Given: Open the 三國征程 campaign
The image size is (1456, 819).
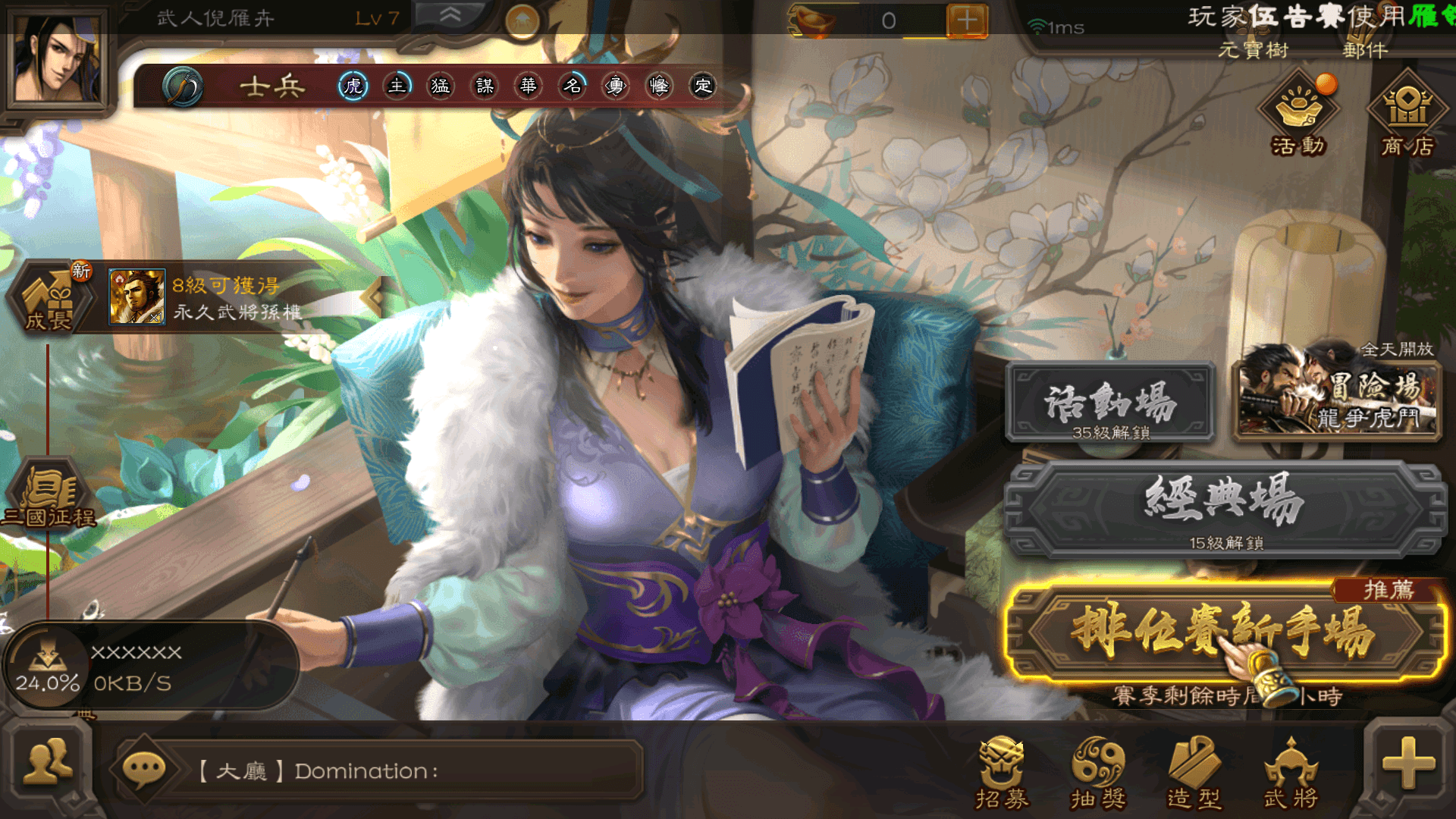Looking at the screenshot, I should click(50, 497).
